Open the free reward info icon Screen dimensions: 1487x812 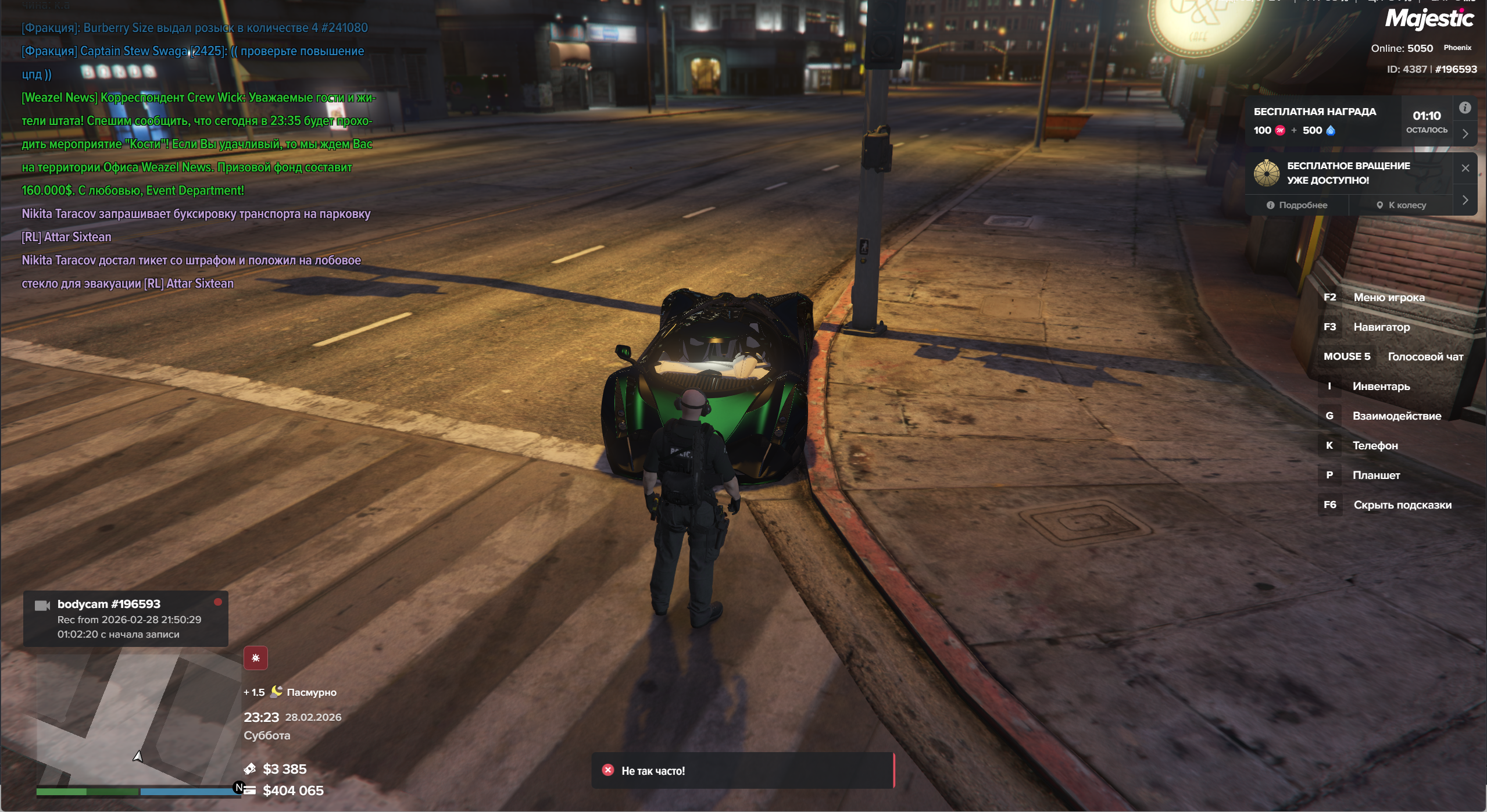[1464, 108]
